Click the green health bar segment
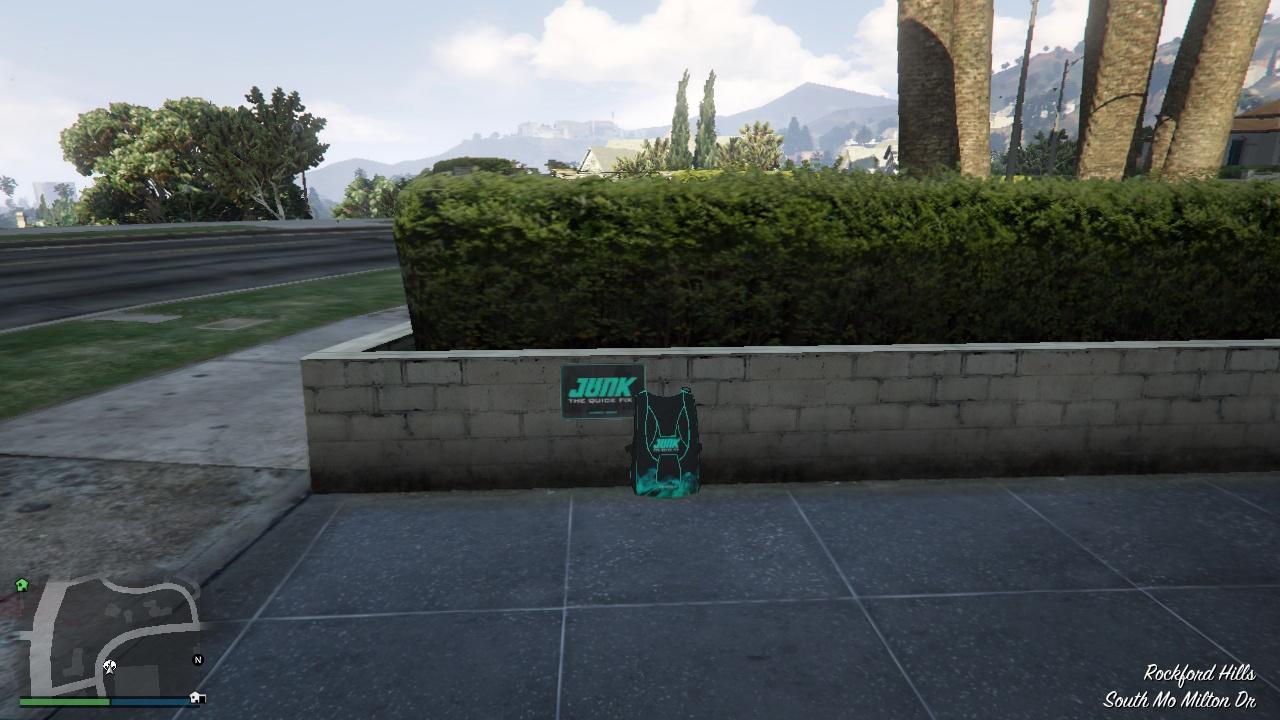Image resolution: width=1280 pixels, height=720 pixels. [x=64, y=700]
